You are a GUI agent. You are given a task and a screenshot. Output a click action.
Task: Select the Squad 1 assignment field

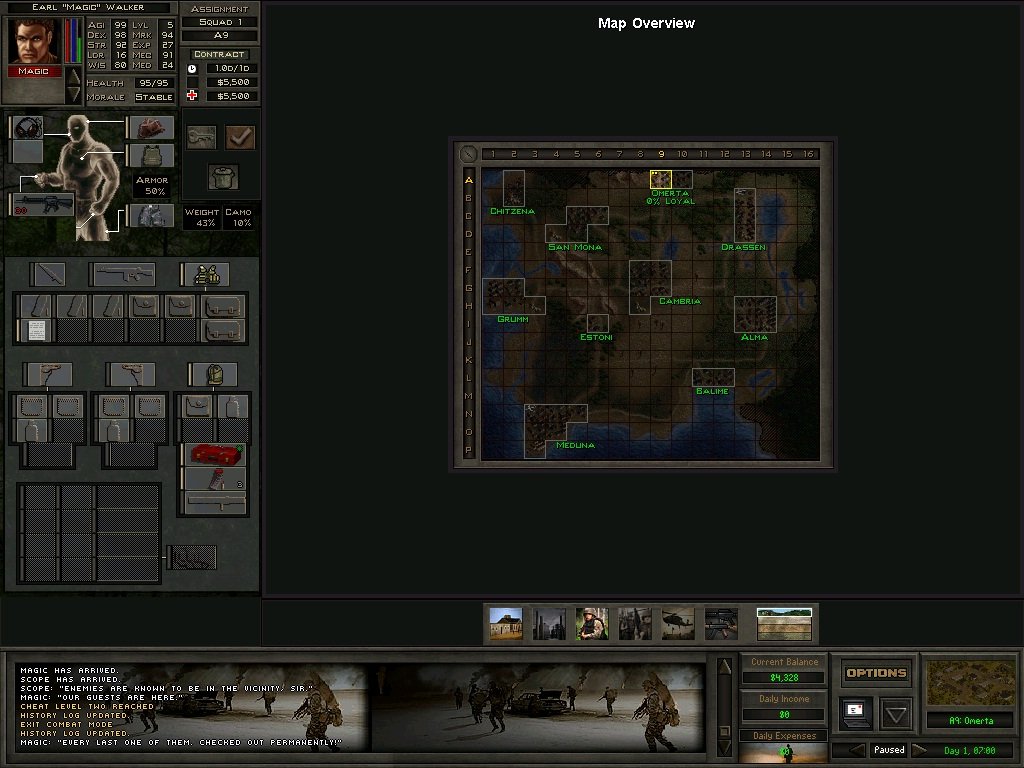[219, 22]
